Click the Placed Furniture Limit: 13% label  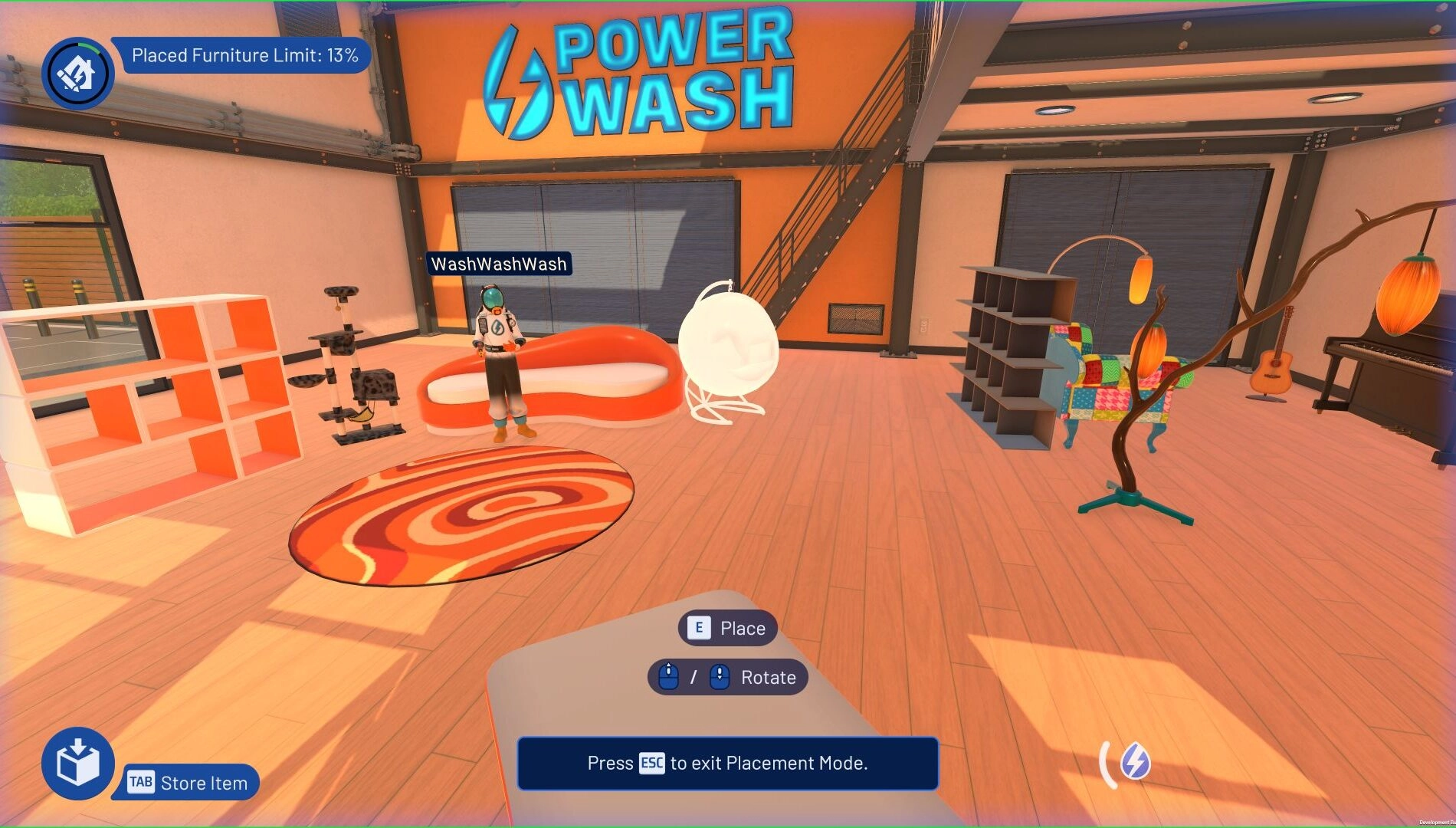pos(248,54)
